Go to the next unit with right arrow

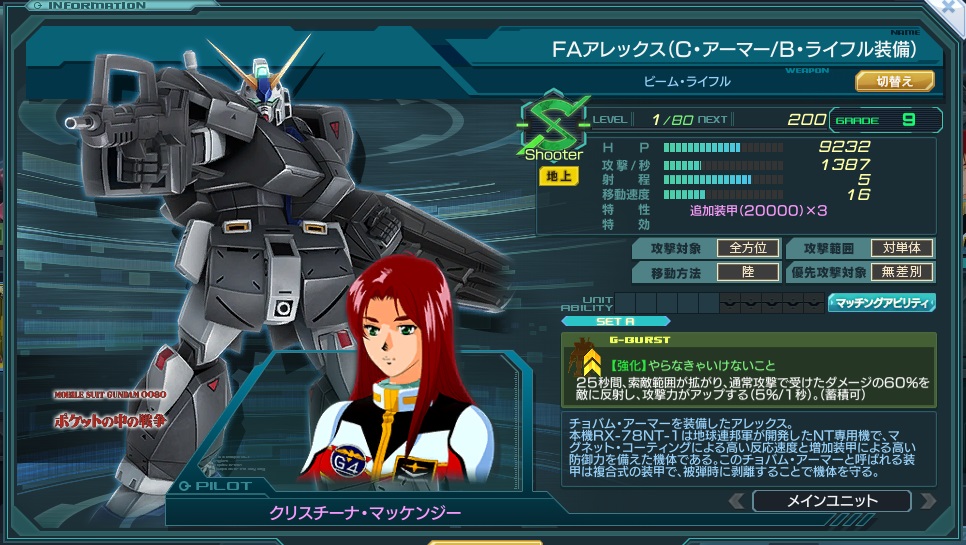pos(927,501)
